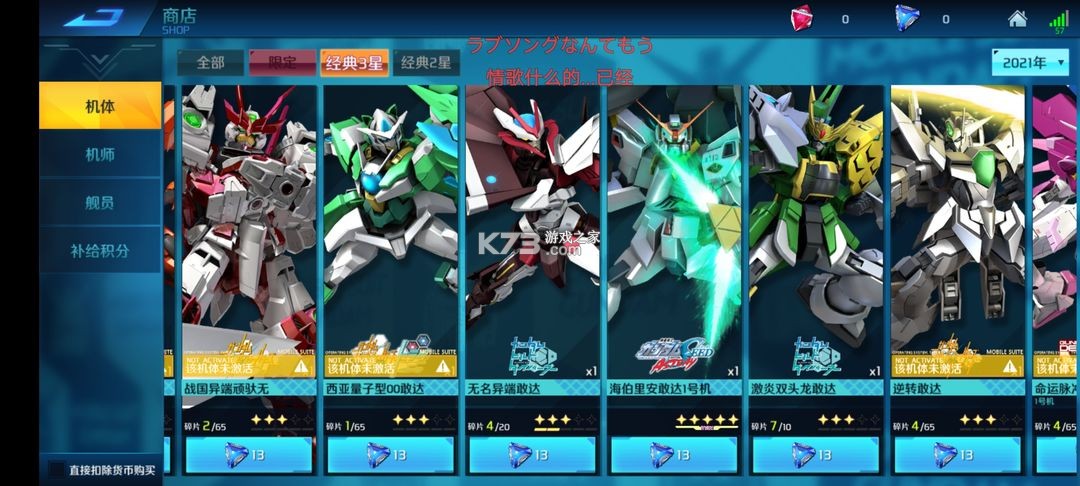The height and width of the screenshot is (486, 1080).
Task: Open the 补给积分 section
Action: coord(99,250)
